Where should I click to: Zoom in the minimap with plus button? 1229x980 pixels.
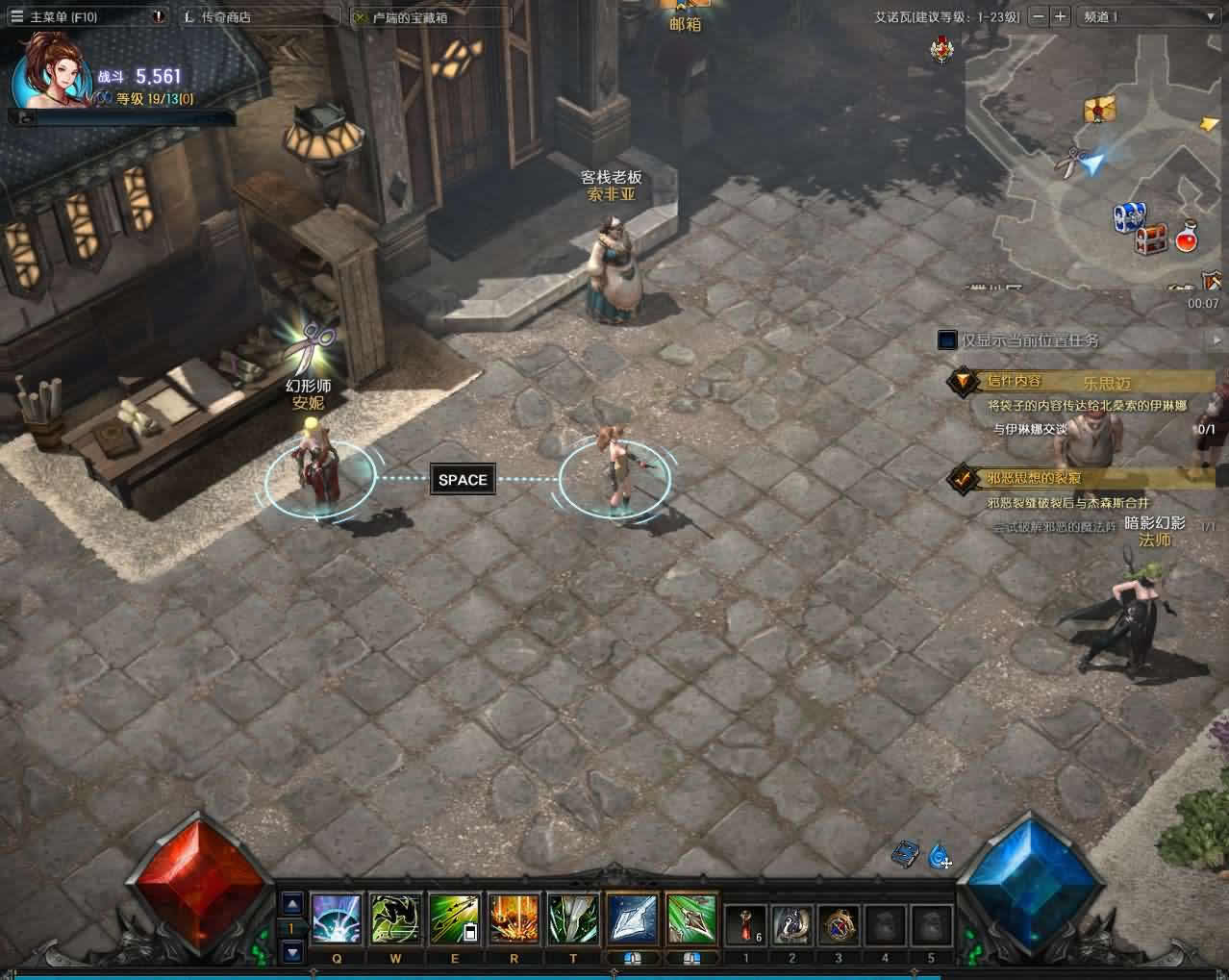point(1060,16)
